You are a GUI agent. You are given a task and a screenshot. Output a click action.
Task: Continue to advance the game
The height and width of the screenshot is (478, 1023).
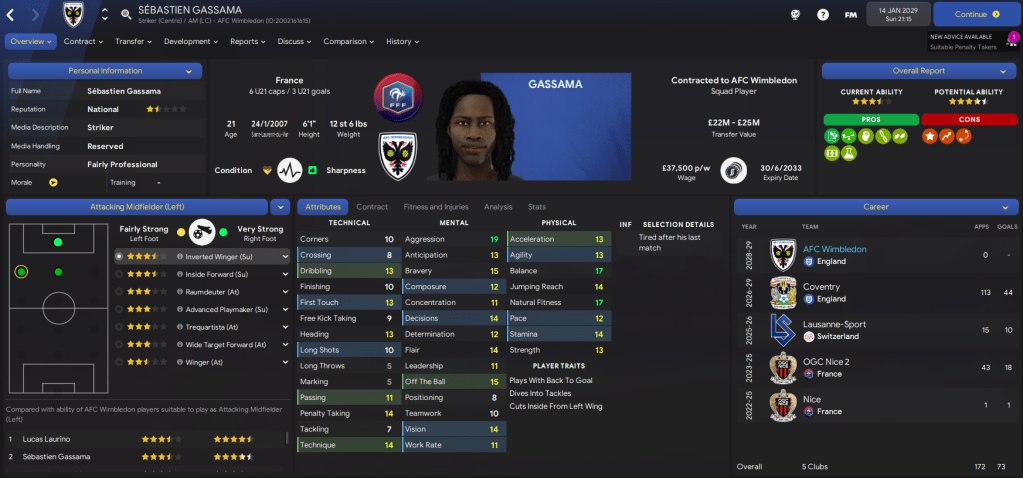coord(977,15)
